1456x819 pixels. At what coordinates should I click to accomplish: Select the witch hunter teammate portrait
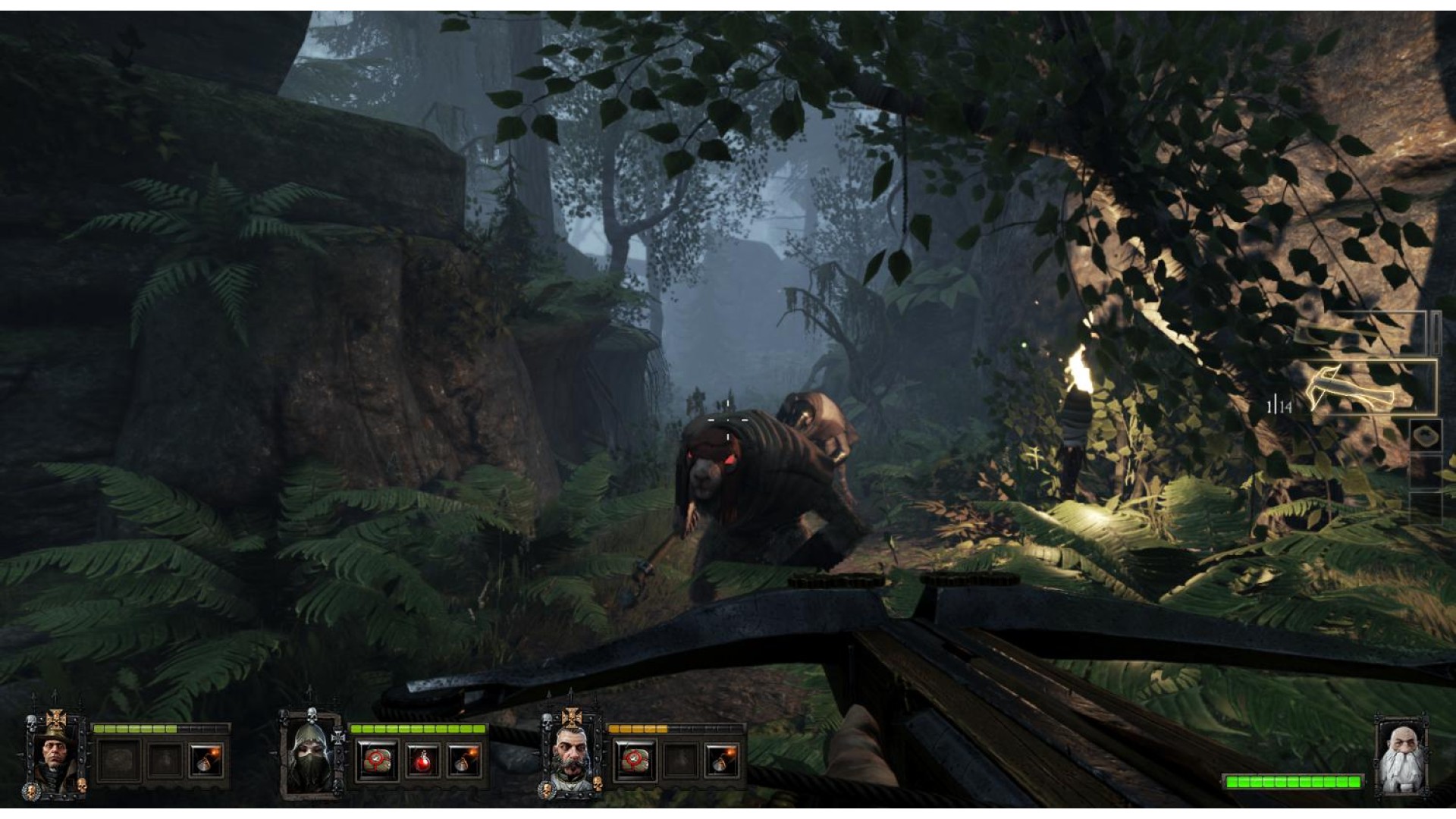coord(55,754)
